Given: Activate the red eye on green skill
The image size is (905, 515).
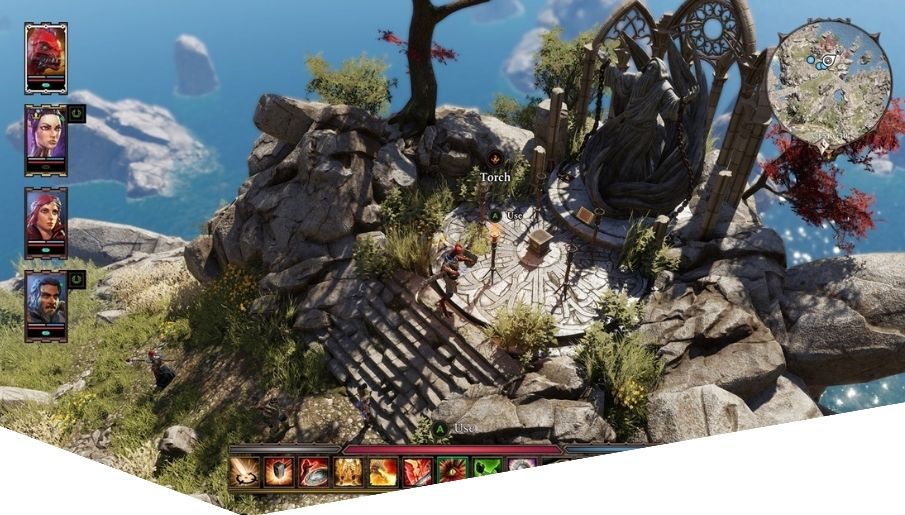Looking at the screenshot, I should point(452,471).
